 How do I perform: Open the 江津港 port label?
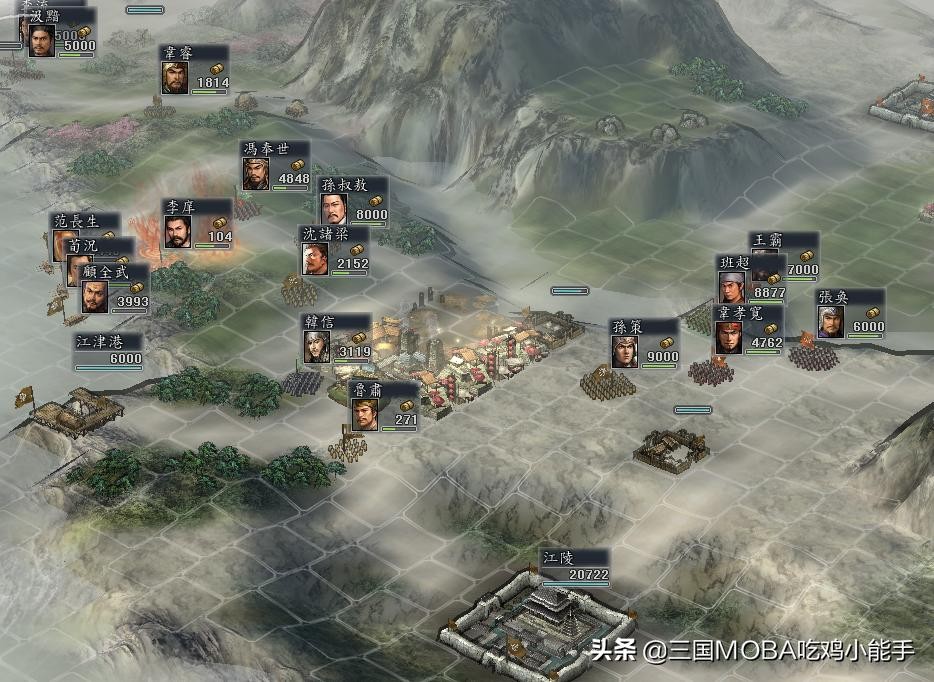(108, 350)
